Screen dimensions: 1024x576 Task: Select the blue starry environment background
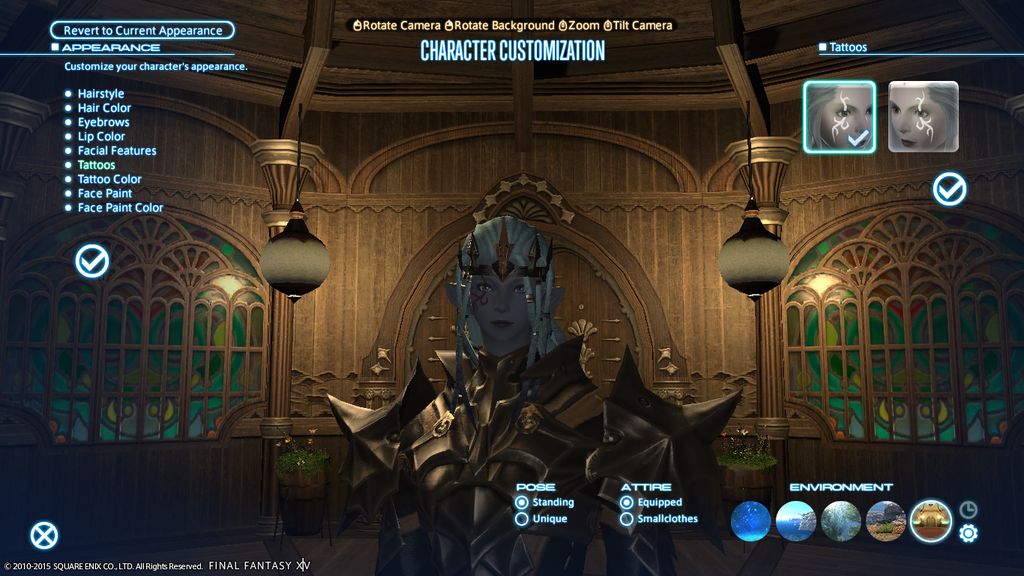(x=751, y=521)
